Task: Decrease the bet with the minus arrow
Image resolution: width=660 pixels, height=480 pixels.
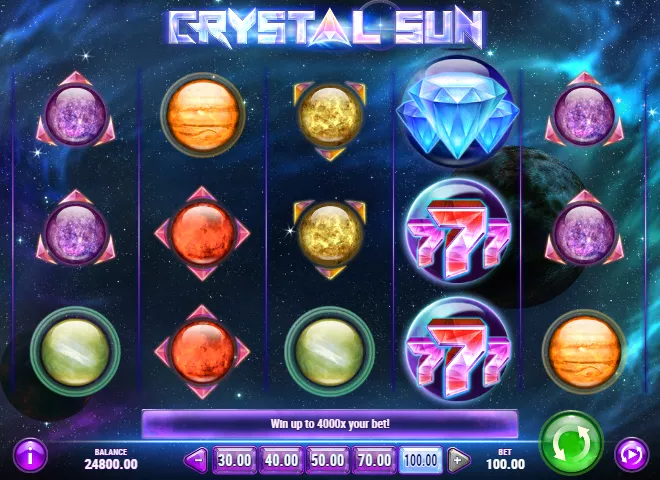Action: tap(196, 461)
